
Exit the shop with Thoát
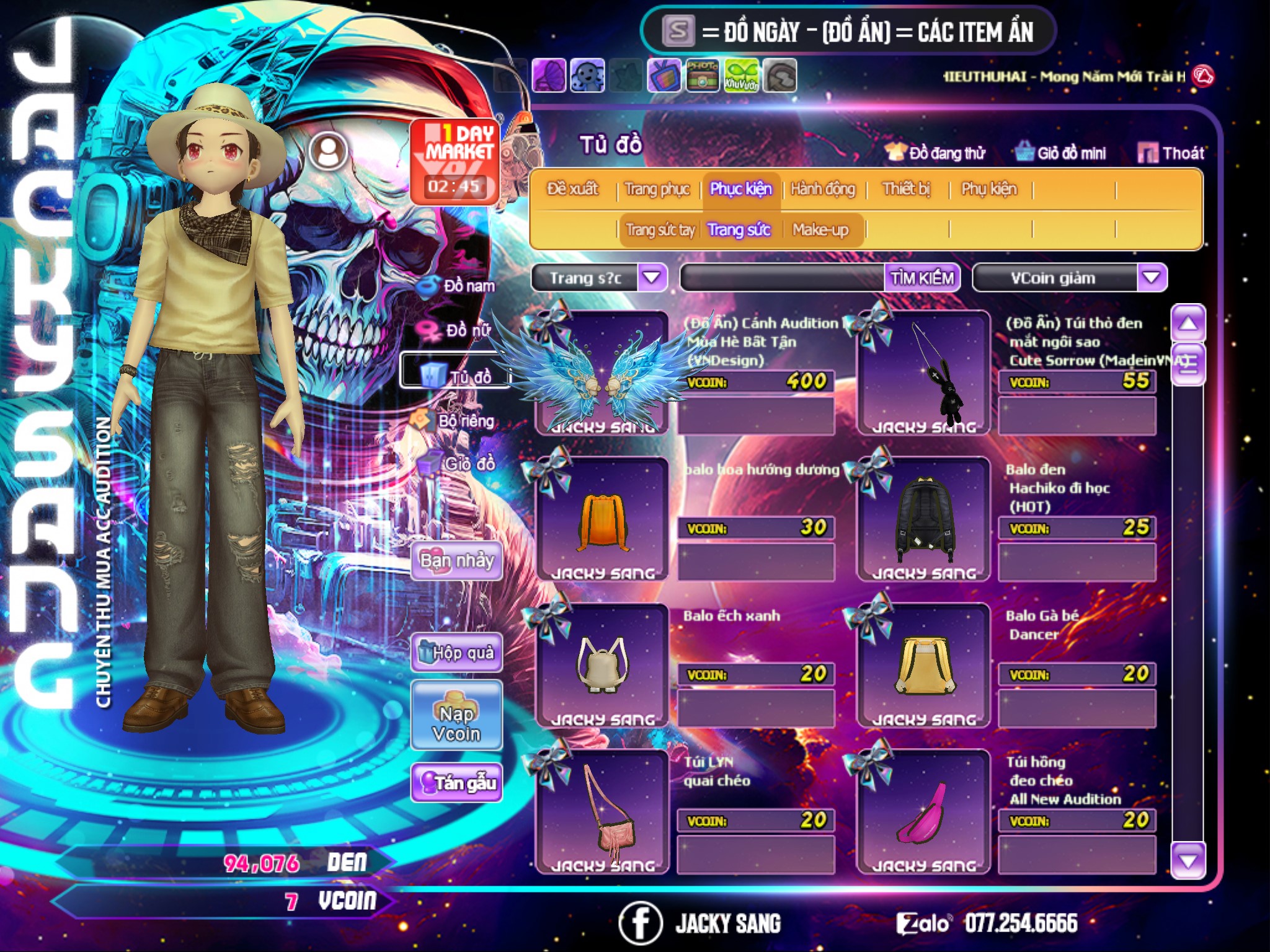pos(1172,153)
